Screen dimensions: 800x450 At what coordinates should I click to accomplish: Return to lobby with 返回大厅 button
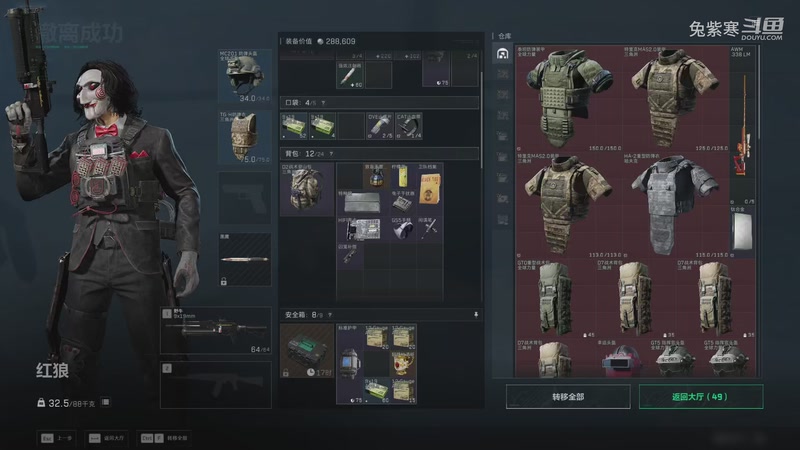click(x=700, y=397)
